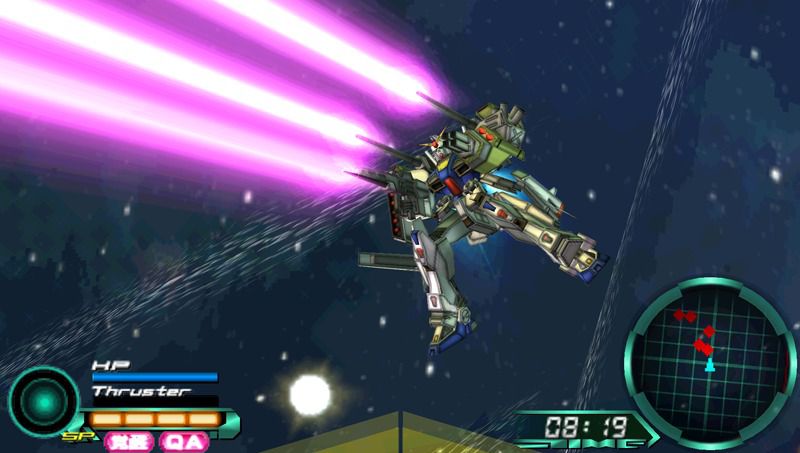This screenshot has height=453, width=800.
Task: Select the cyan player marker on radar
Action: pos(710,366)
